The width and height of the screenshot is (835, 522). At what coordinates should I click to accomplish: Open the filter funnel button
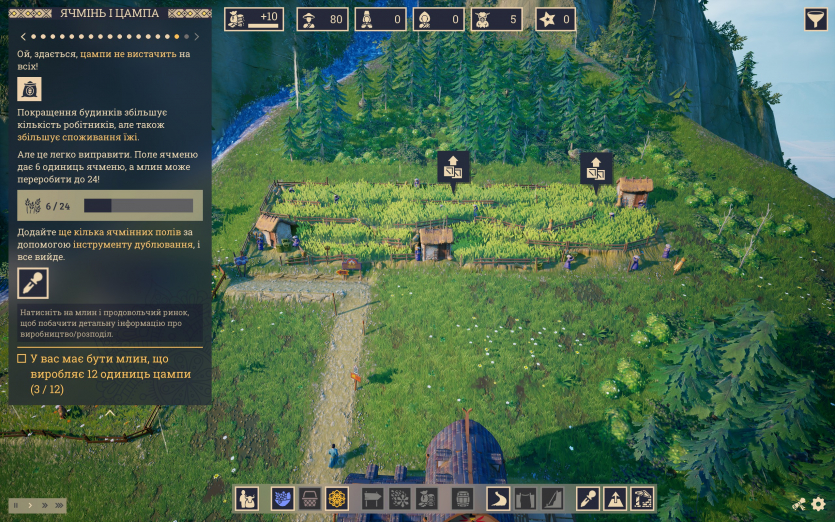[x=815, y=19]
